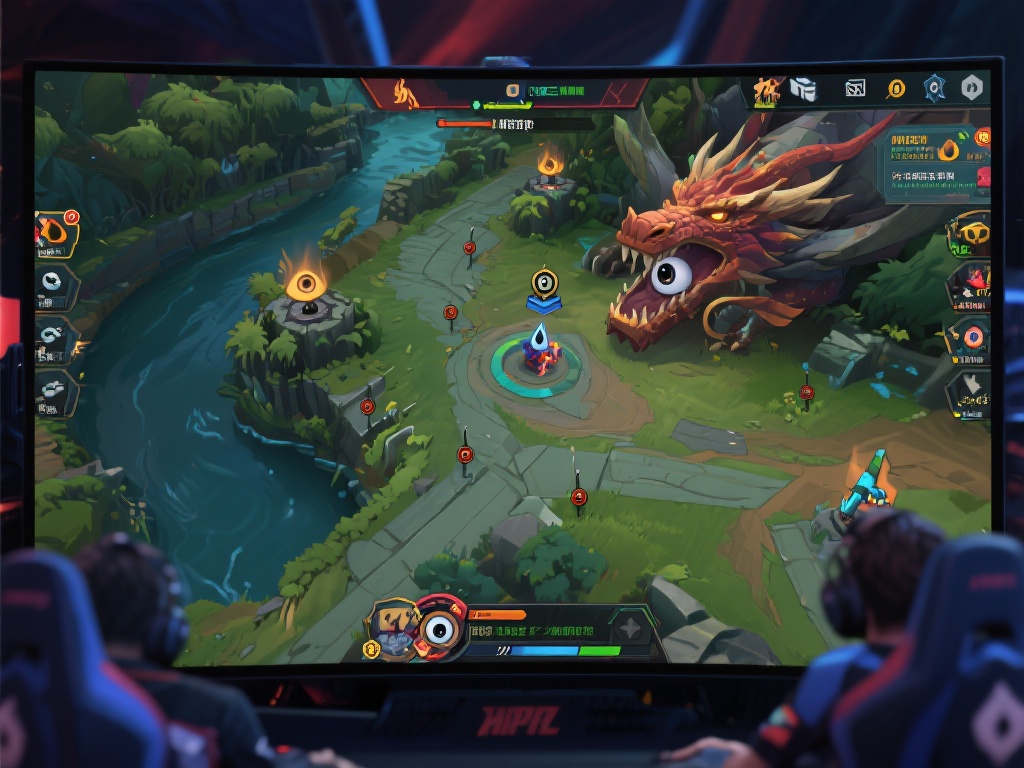Click the grey hexagon button in the top bar
Viewport: 1024px width, 768px height.
pyautogui.click(x=971, y=88)
